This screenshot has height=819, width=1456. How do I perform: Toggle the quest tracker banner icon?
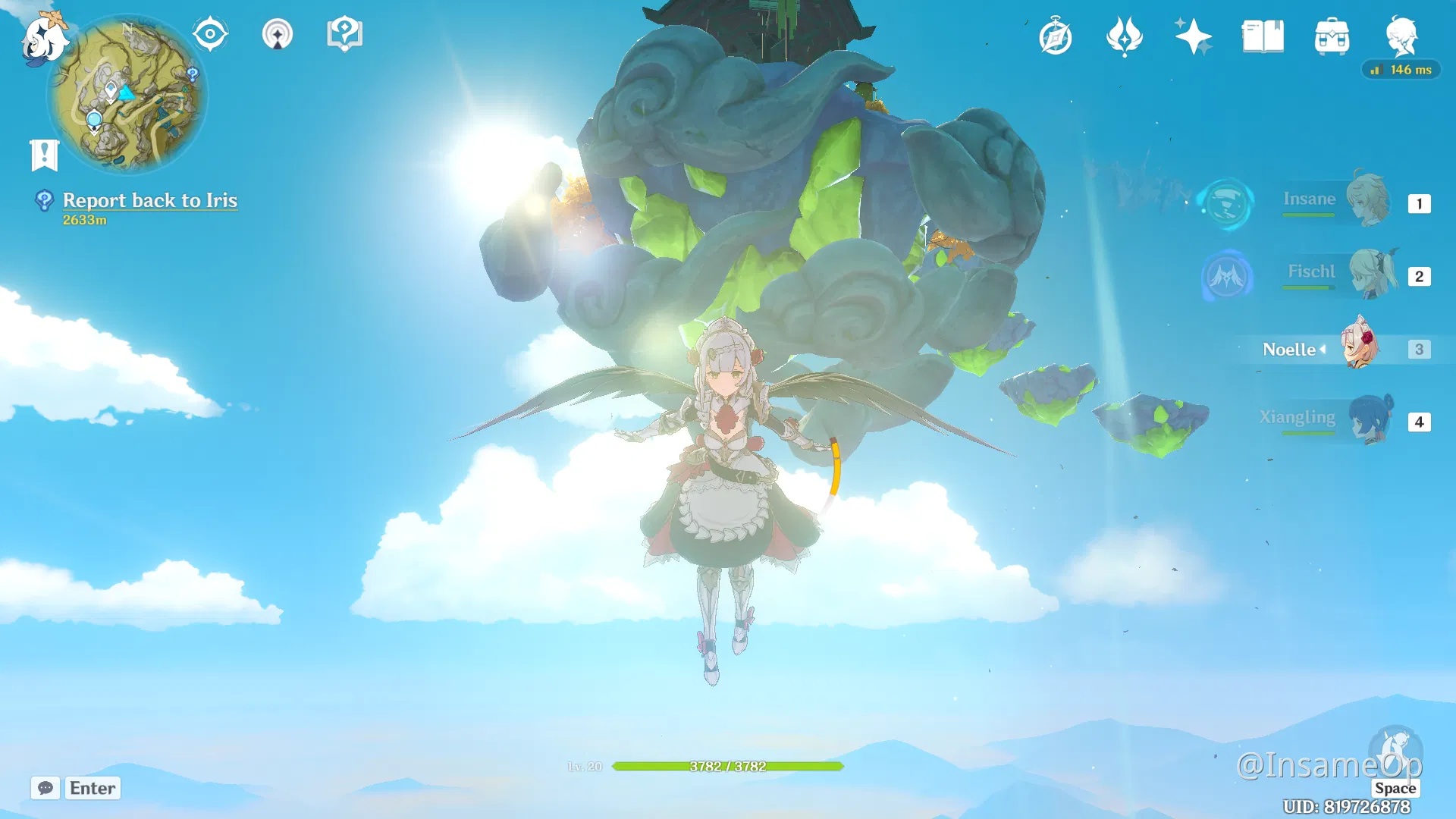click(x=45, y=154)
